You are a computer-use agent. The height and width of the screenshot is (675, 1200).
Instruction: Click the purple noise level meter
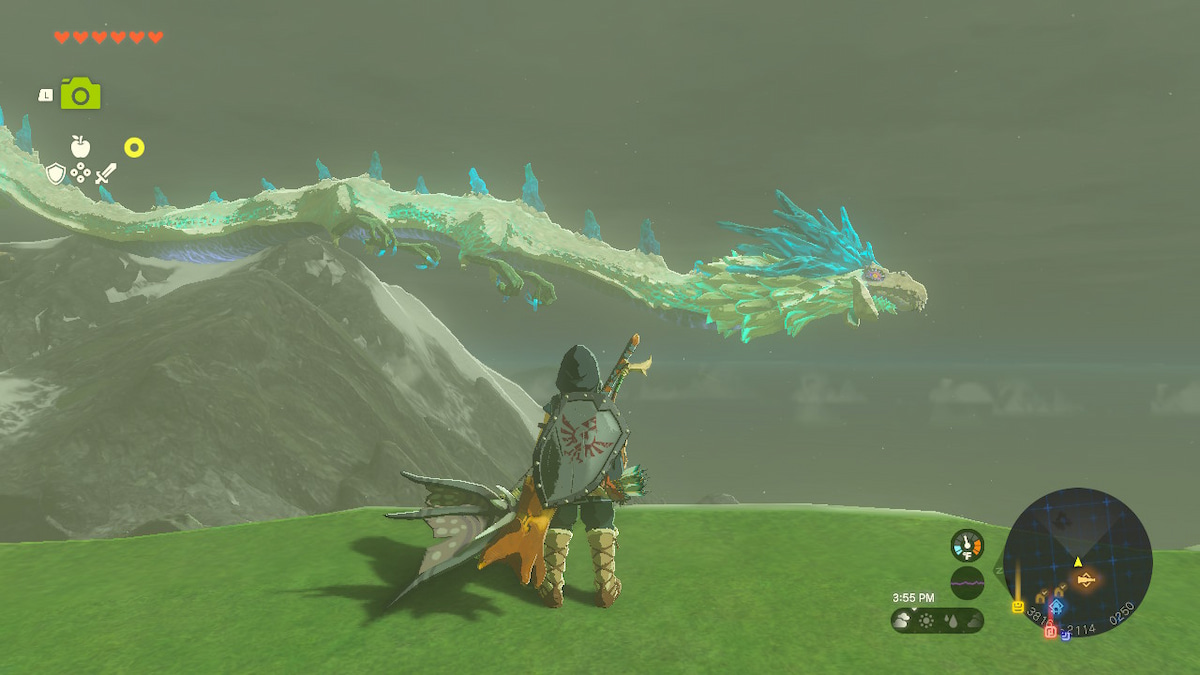967,581
